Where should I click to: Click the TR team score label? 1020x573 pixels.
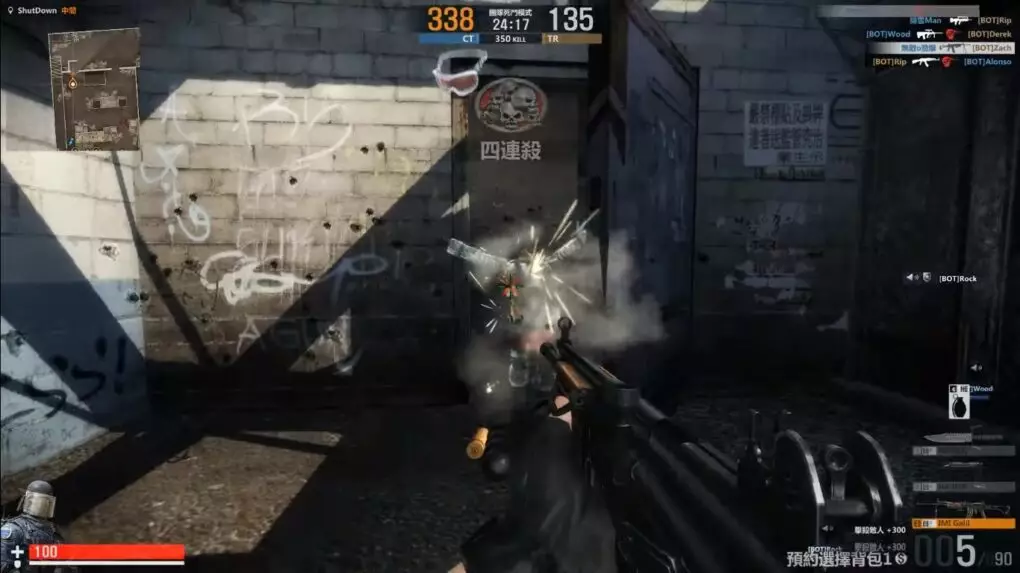[572, 39]
